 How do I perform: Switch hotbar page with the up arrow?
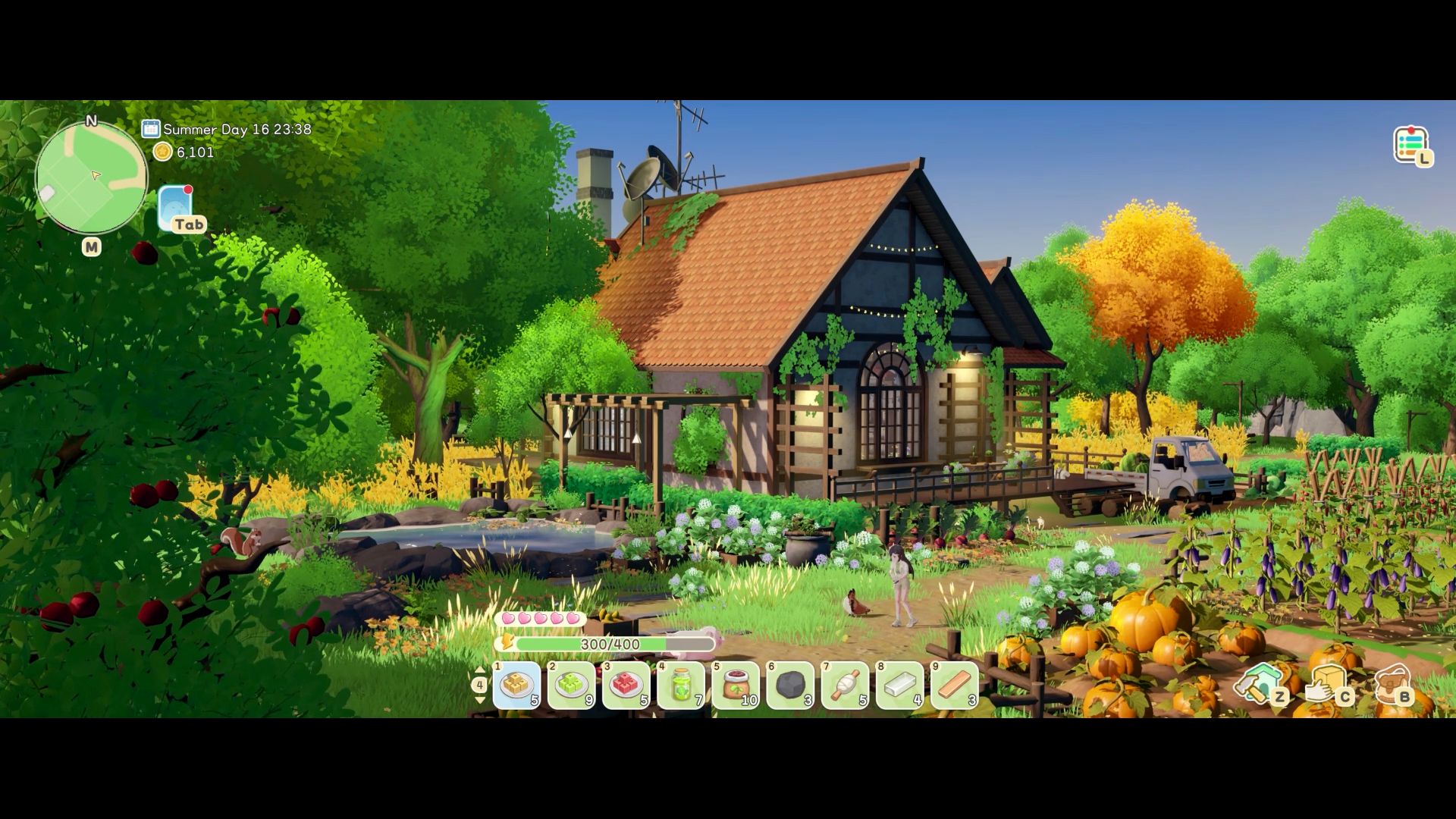coord(479,670)
